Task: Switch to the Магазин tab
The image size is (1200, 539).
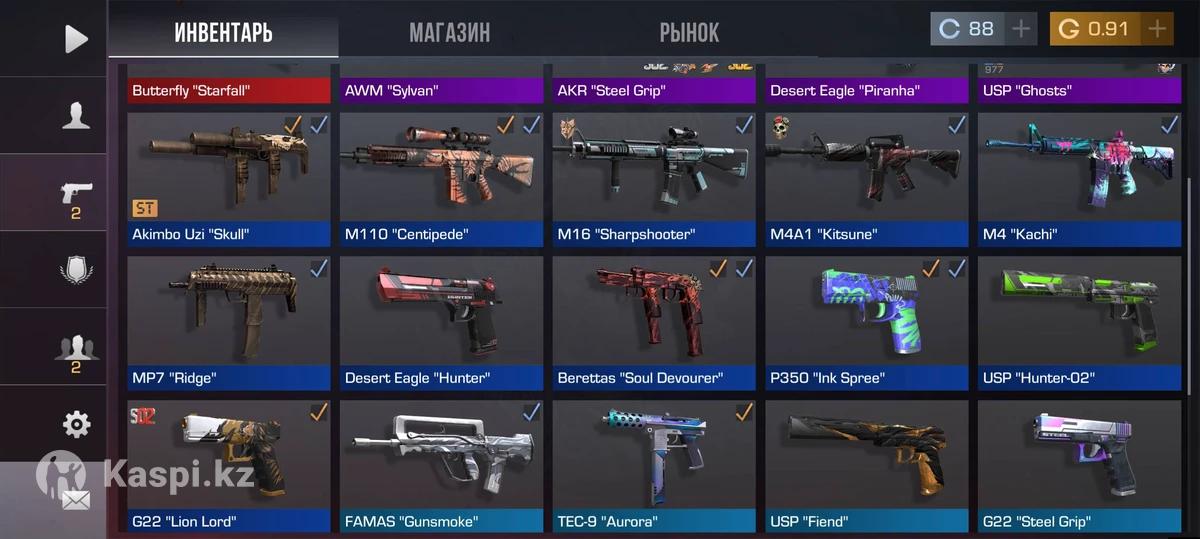Action: pos(449,32)
